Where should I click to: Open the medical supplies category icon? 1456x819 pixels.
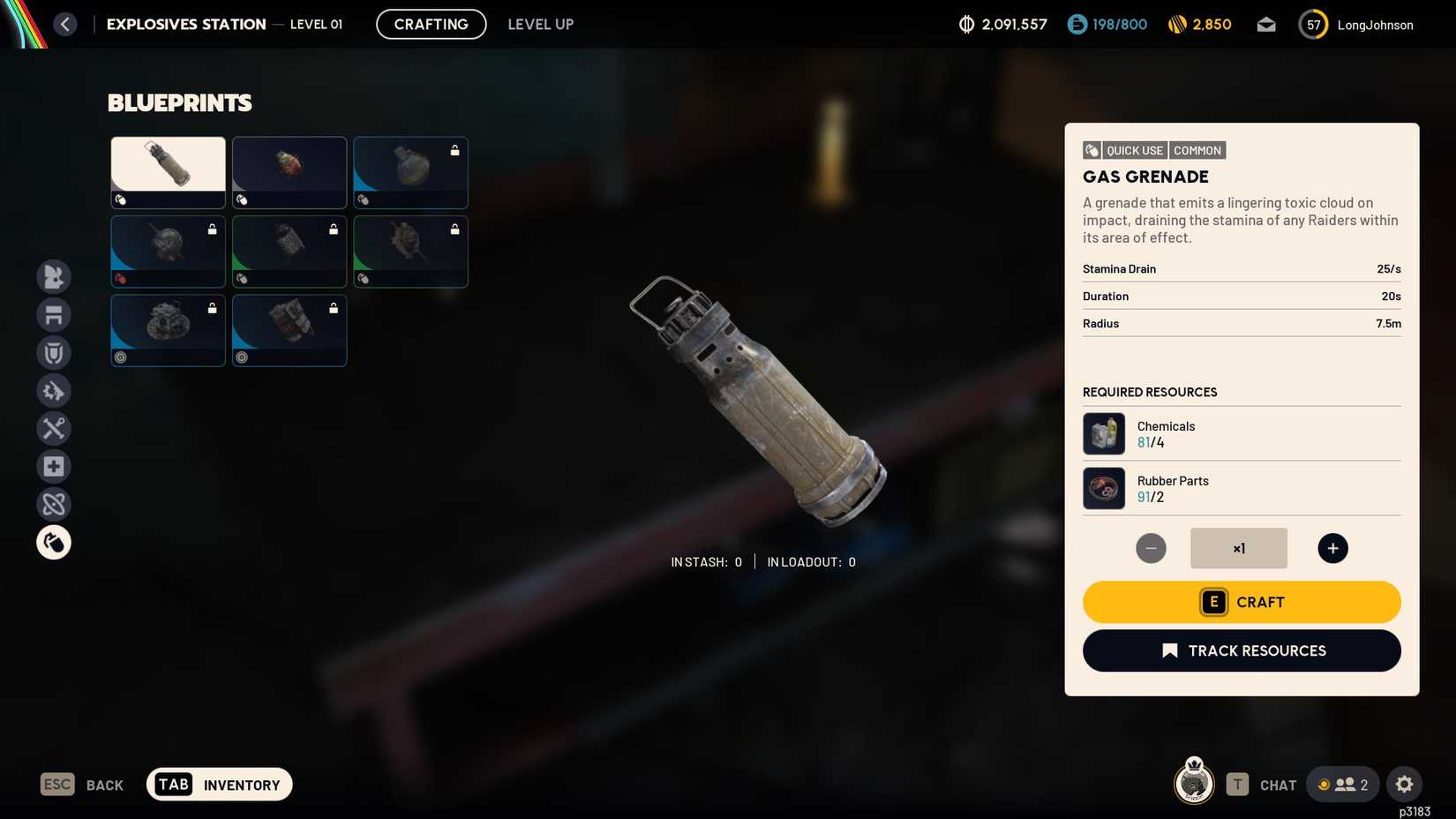pos(54,466)
